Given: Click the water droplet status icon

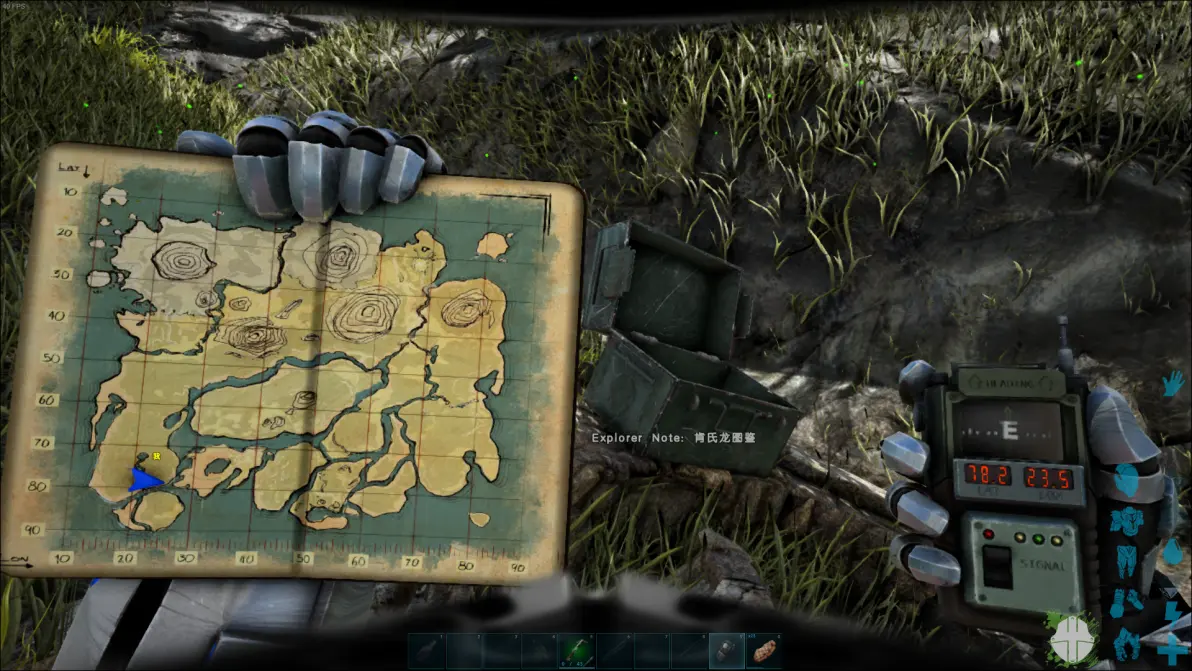Looking at the screenshot, I should coord(1173,551).
